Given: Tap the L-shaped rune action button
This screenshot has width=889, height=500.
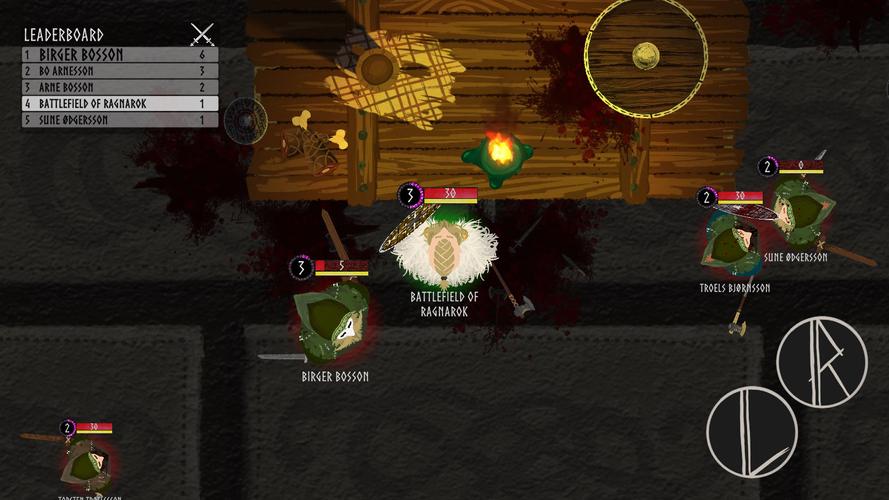Looking at the screenshot, I should tap(751, 431).
